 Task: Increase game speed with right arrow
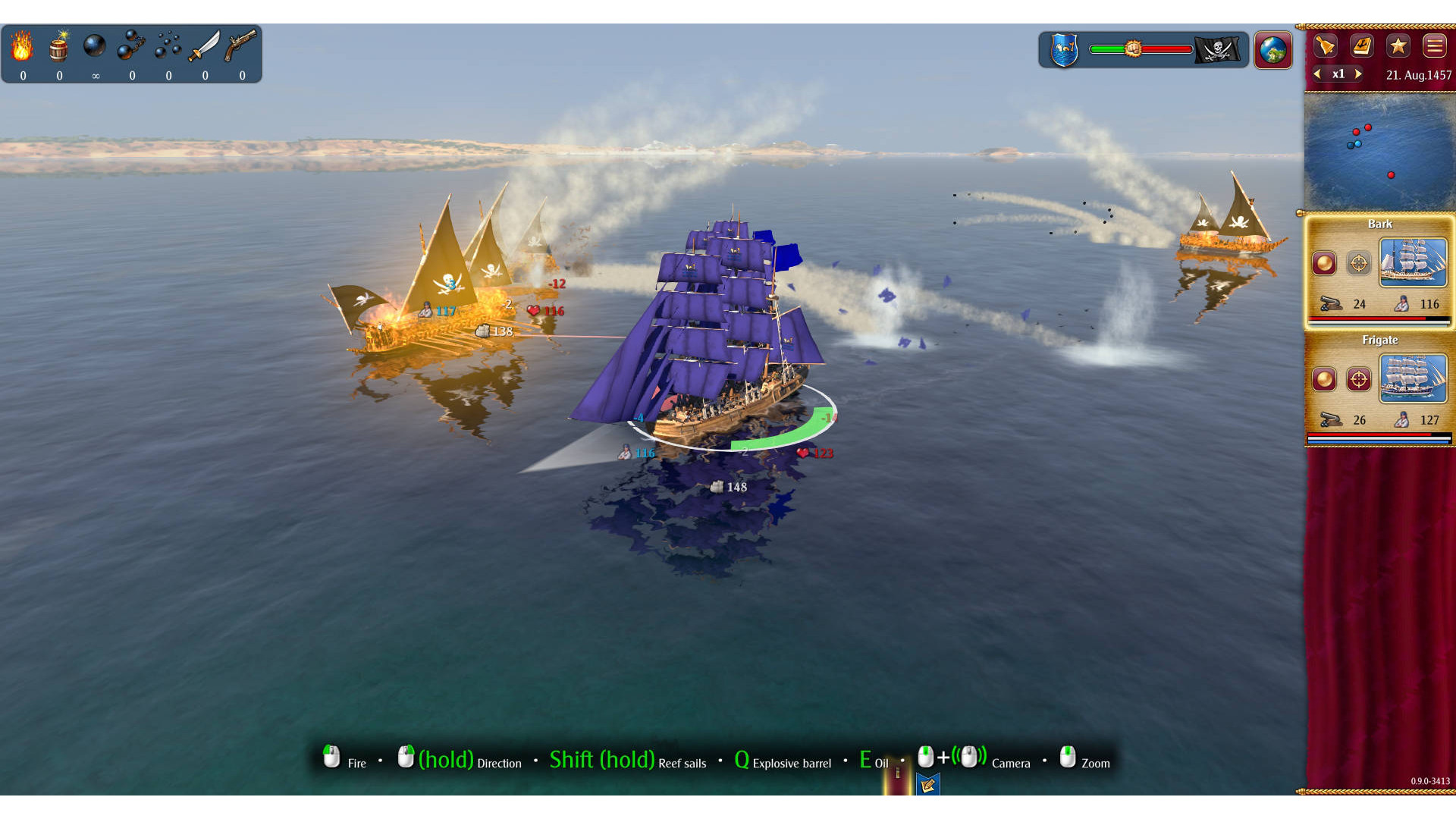click(x=1358, y=74)
